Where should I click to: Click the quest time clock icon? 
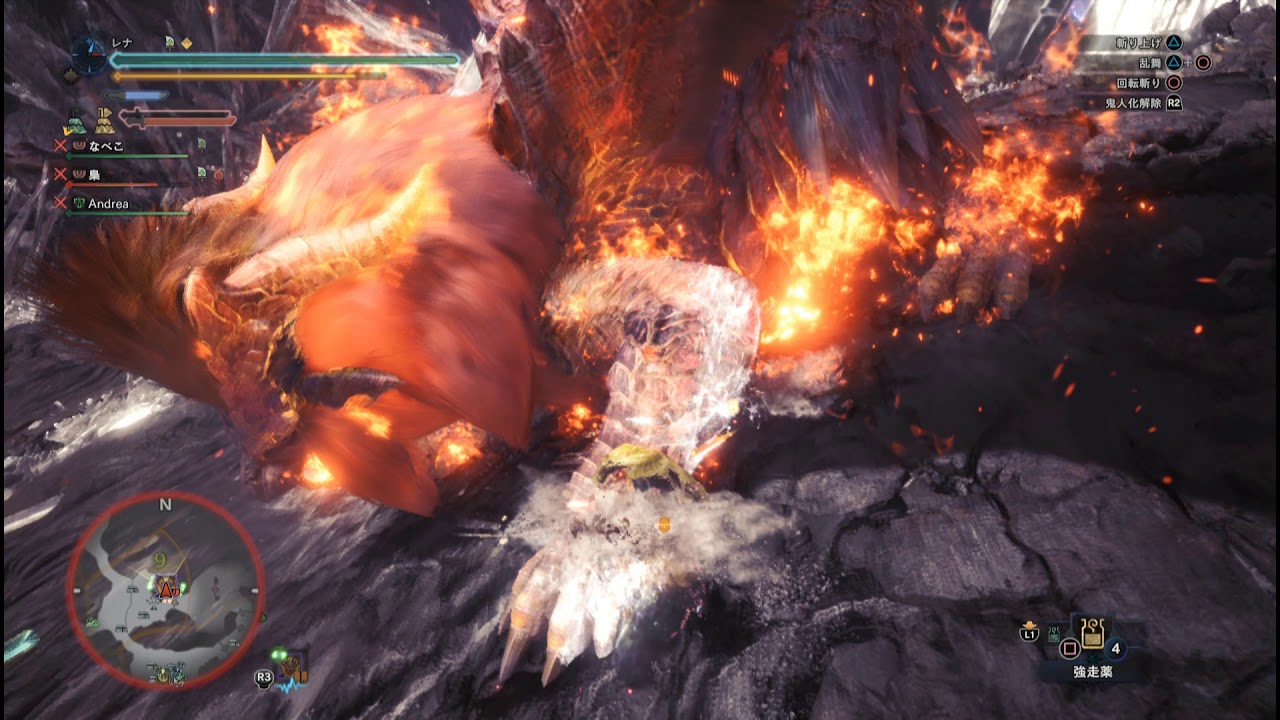click(89, 55)
